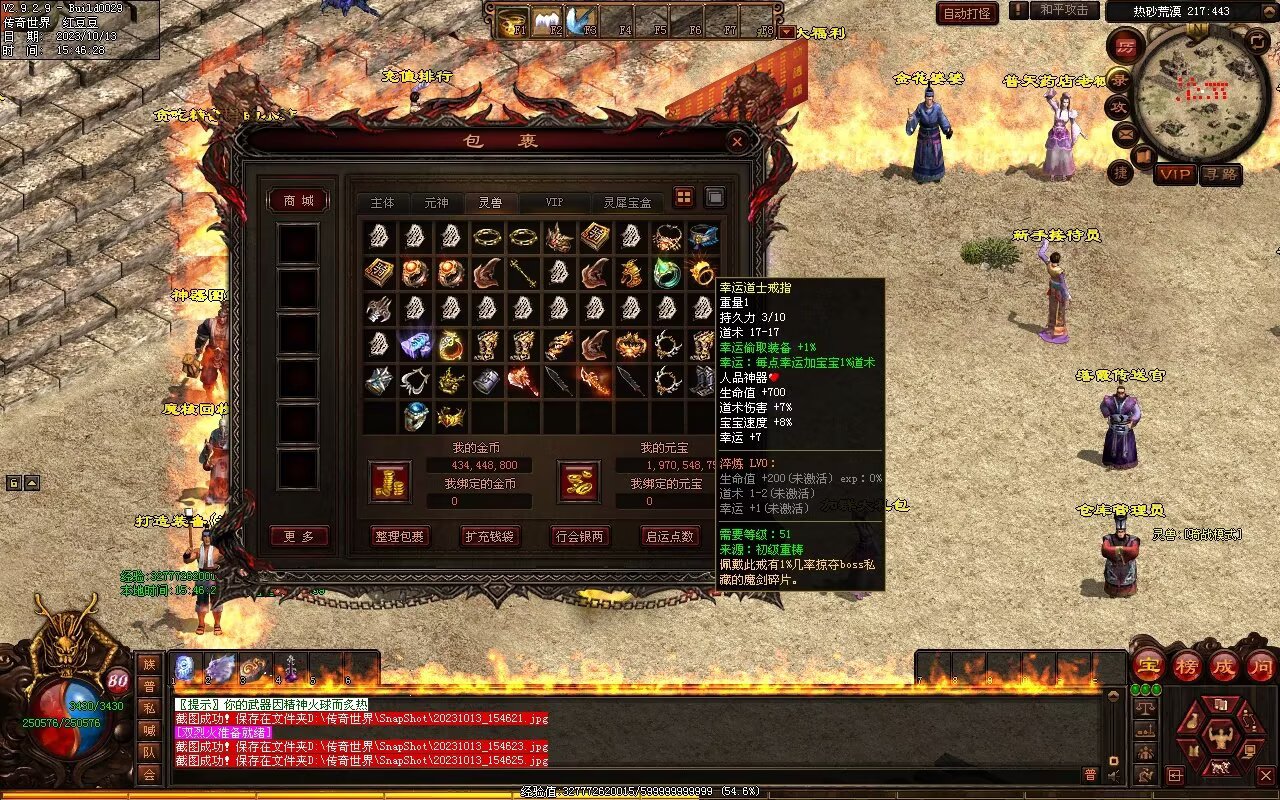
Task: Click the 寻路 pathfinding button
Action: pos(1220,174)
